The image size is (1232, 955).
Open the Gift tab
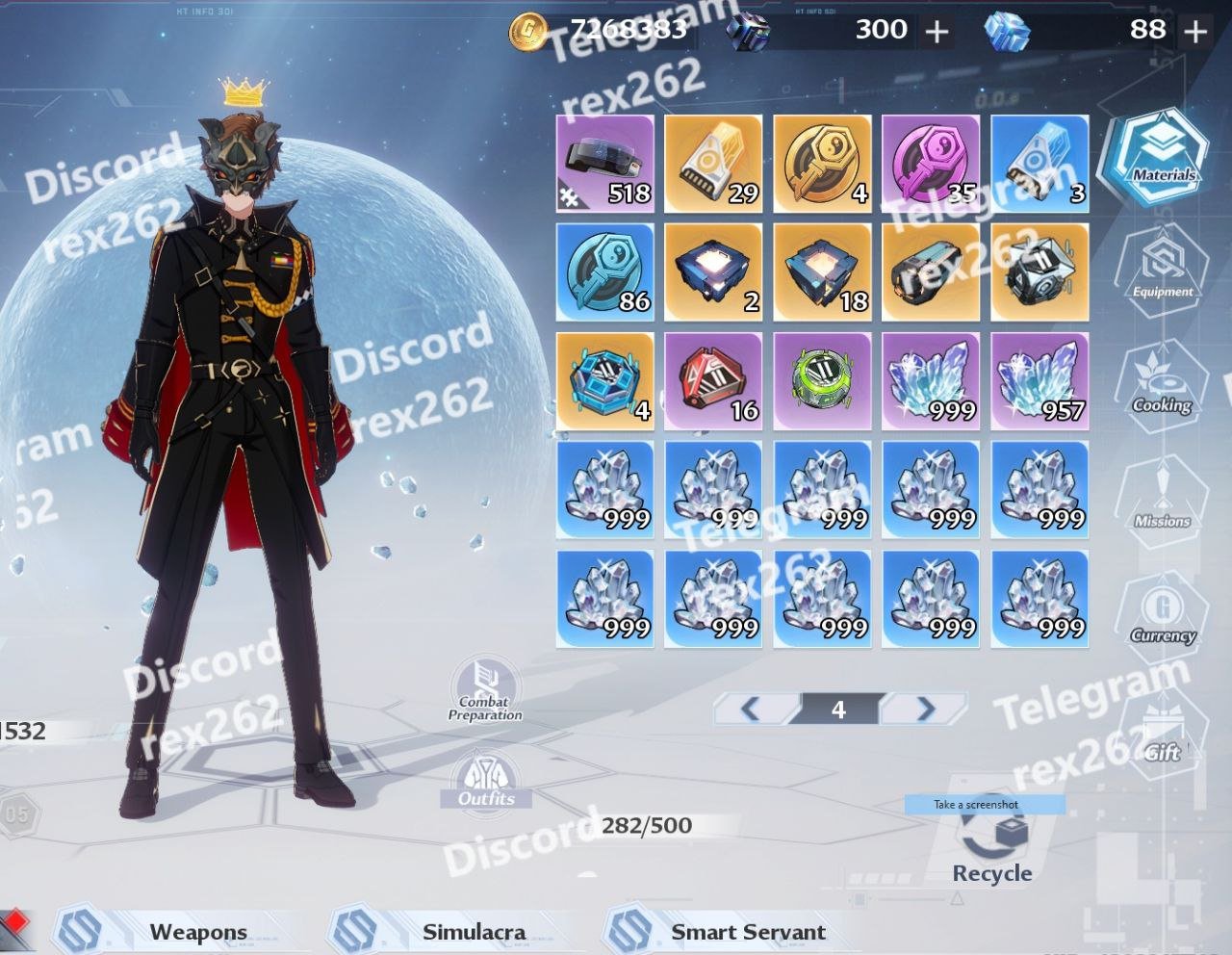point(1162,736)
